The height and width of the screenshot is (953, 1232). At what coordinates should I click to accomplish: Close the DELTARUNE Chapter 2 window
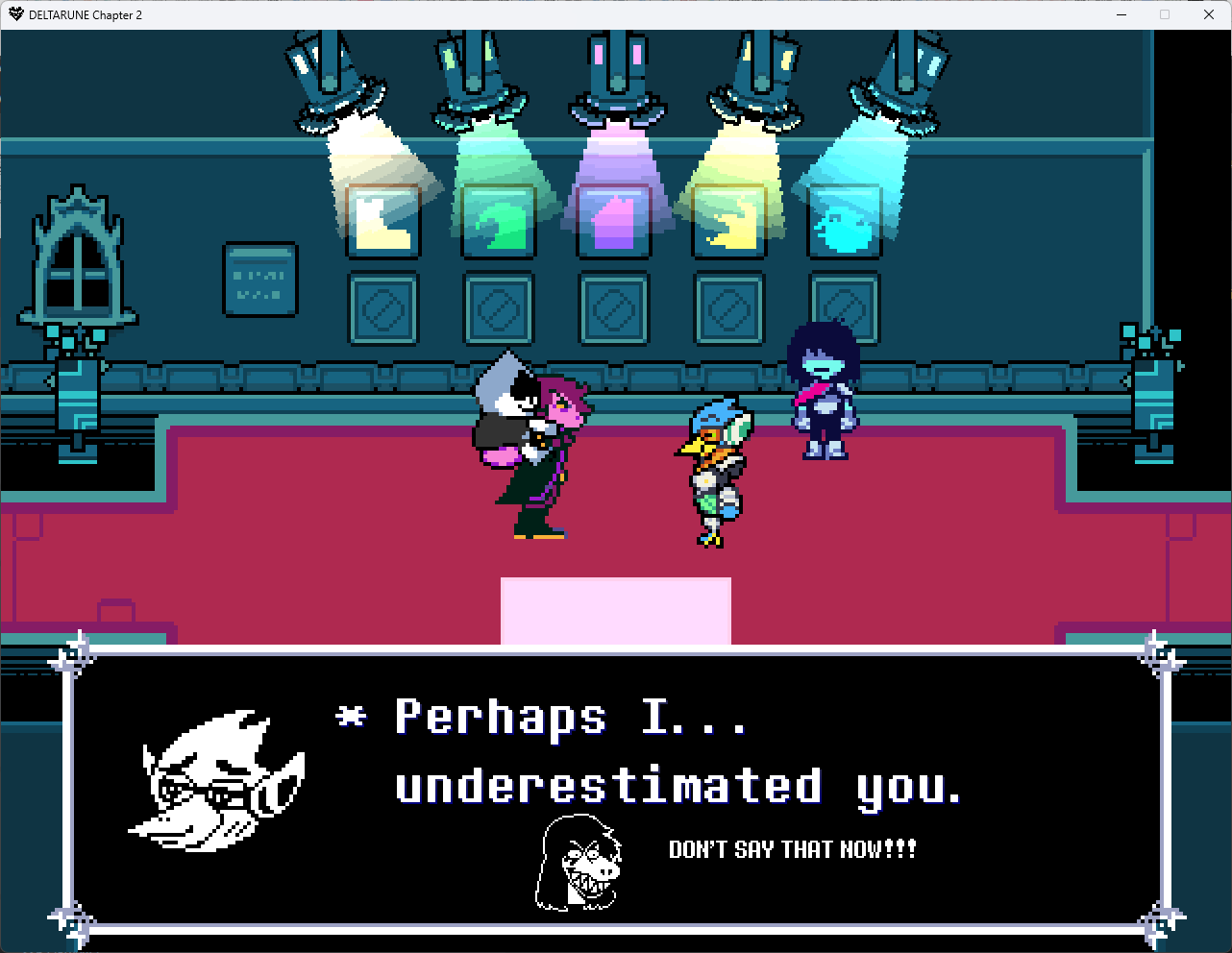point(1208,14)
